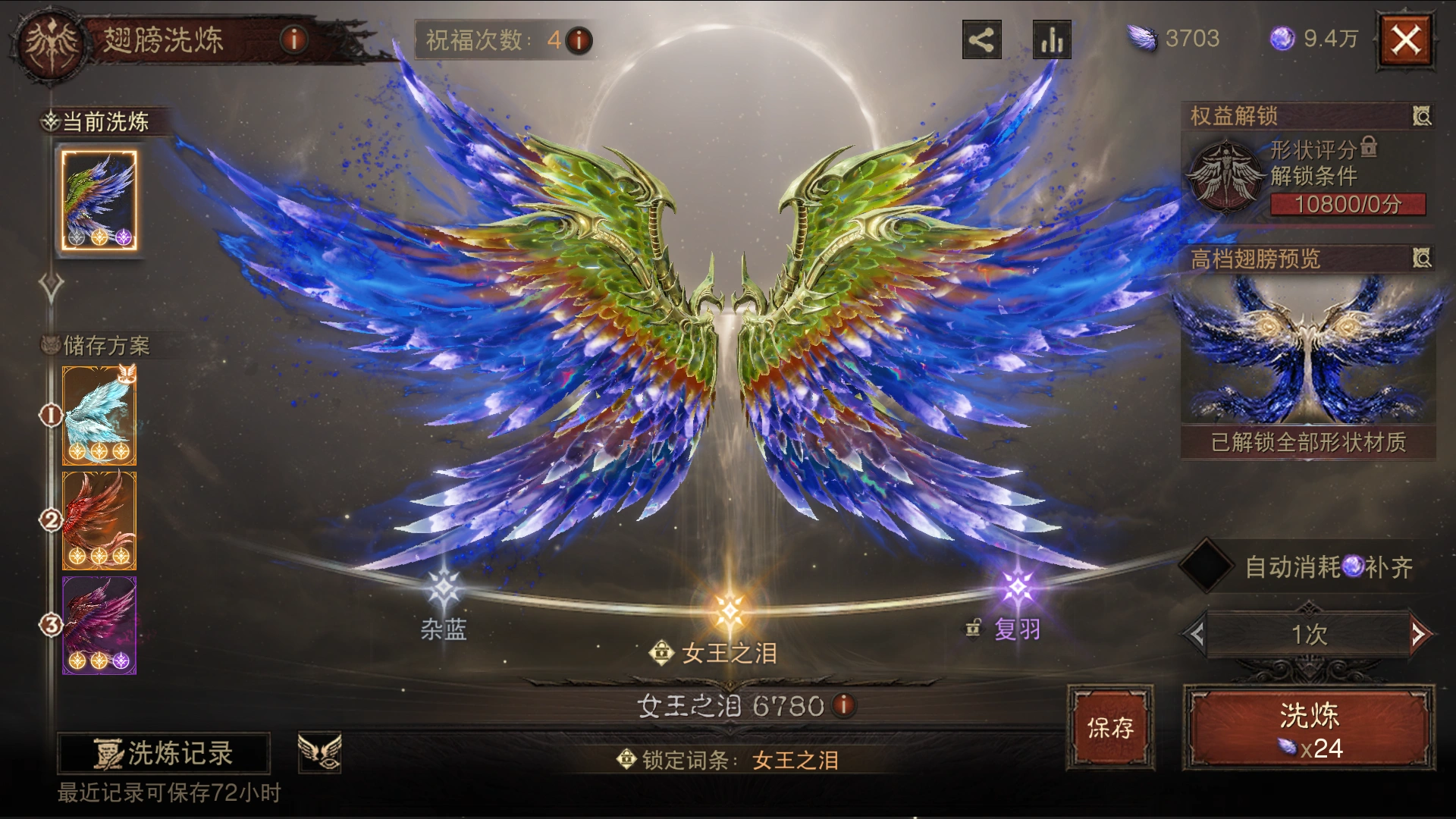Select saved wing scheme number 2
1456x819 pixels.
coord(99,519)
